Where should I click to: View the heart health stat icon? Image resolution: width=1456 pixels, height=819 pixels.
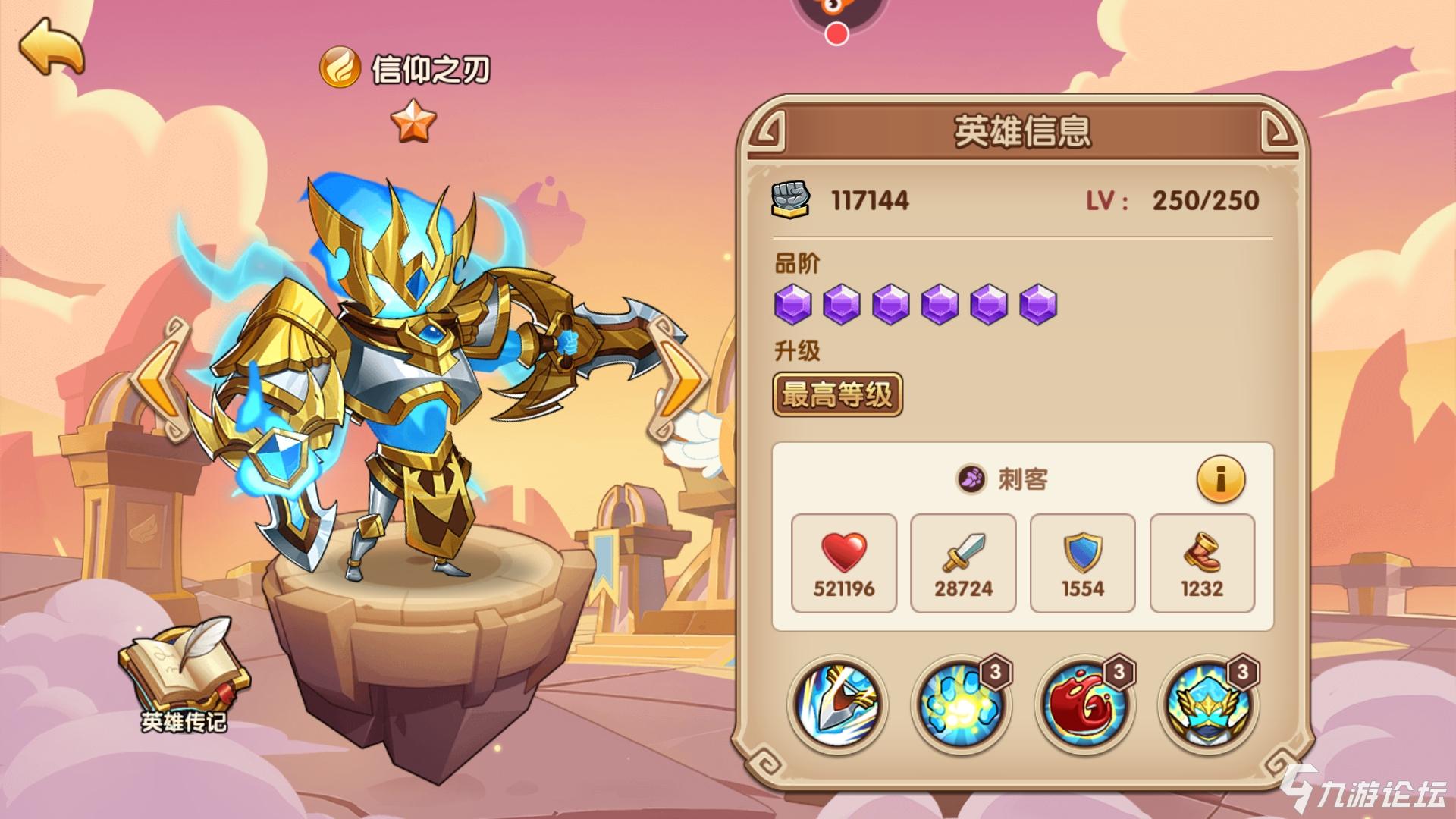click(x=843, y=553)
